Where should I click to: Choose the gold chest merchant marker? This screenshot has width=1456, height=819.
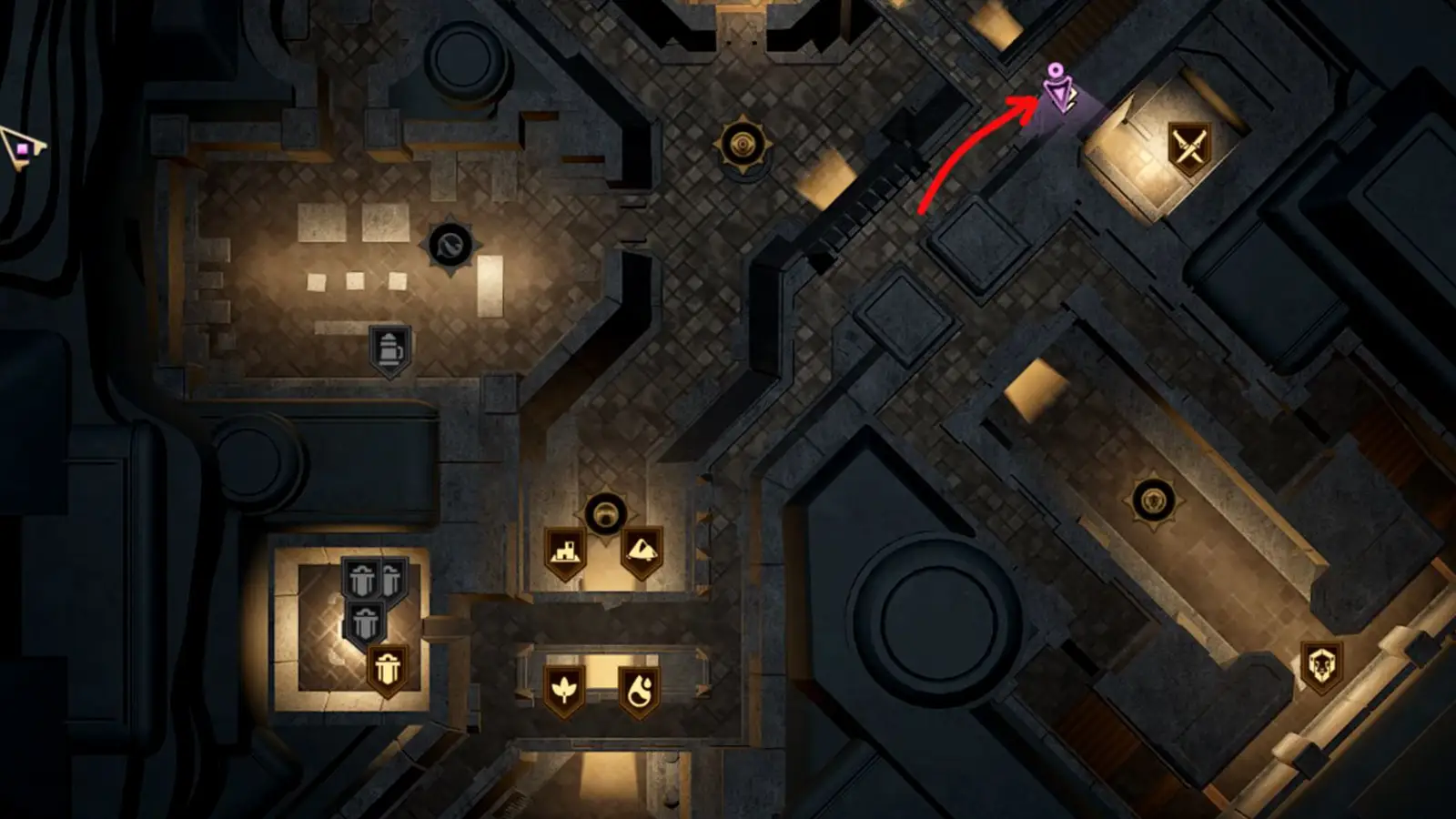[x=387, y=670]
